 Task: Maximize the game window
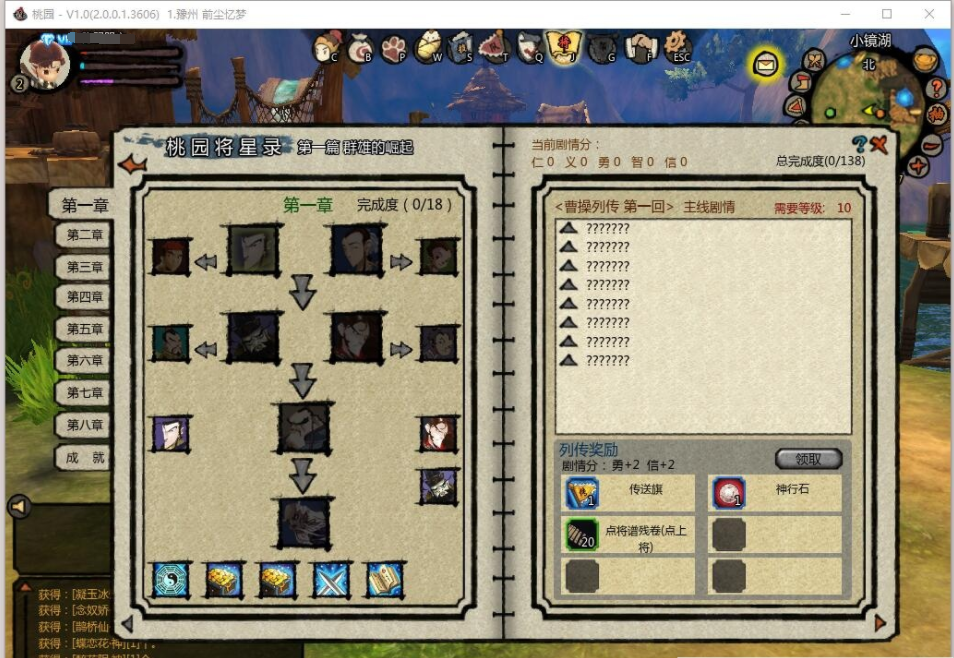coord(887,14)
